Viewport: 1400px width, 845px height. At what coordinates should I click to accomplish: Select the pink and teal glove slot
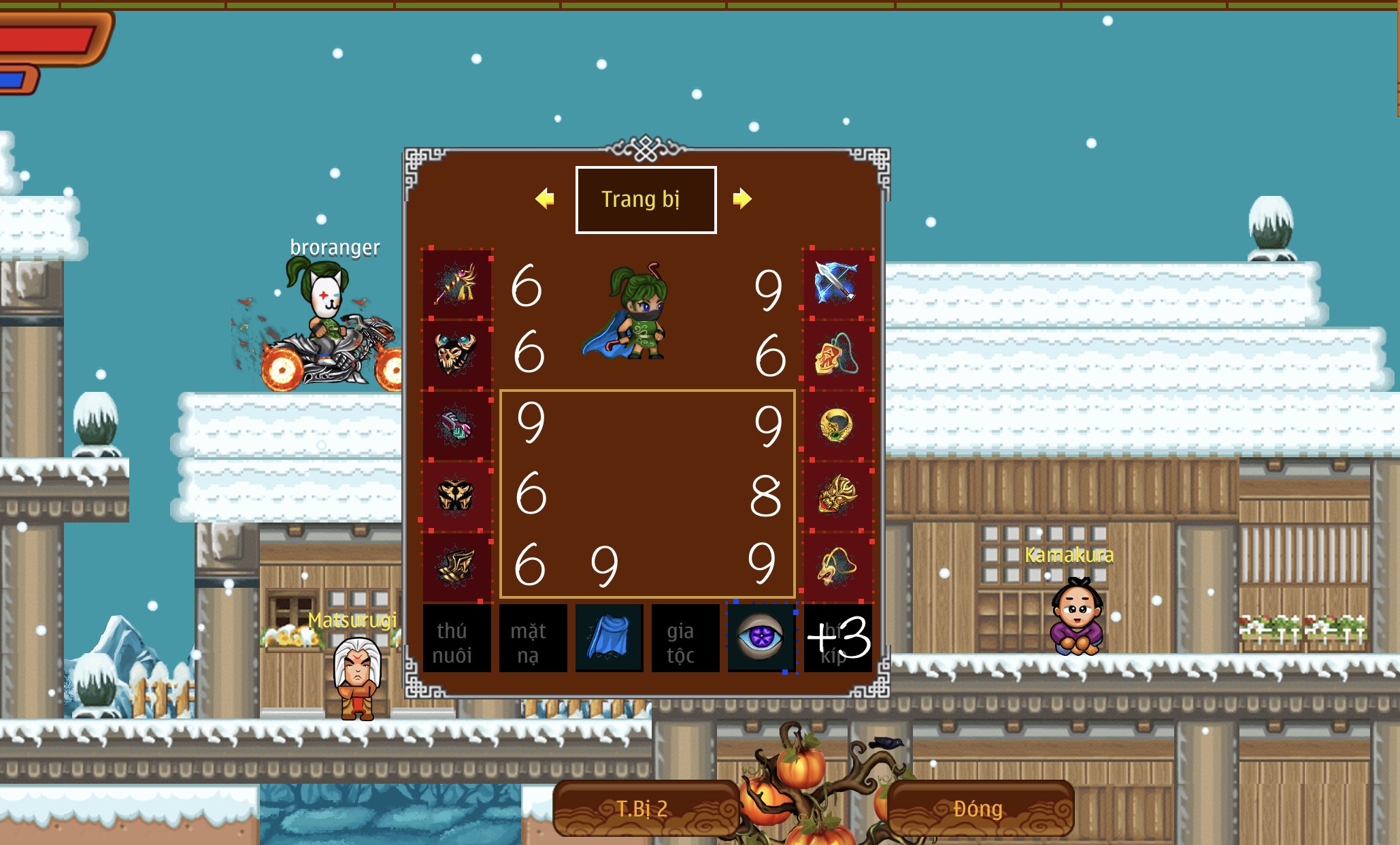456,425
